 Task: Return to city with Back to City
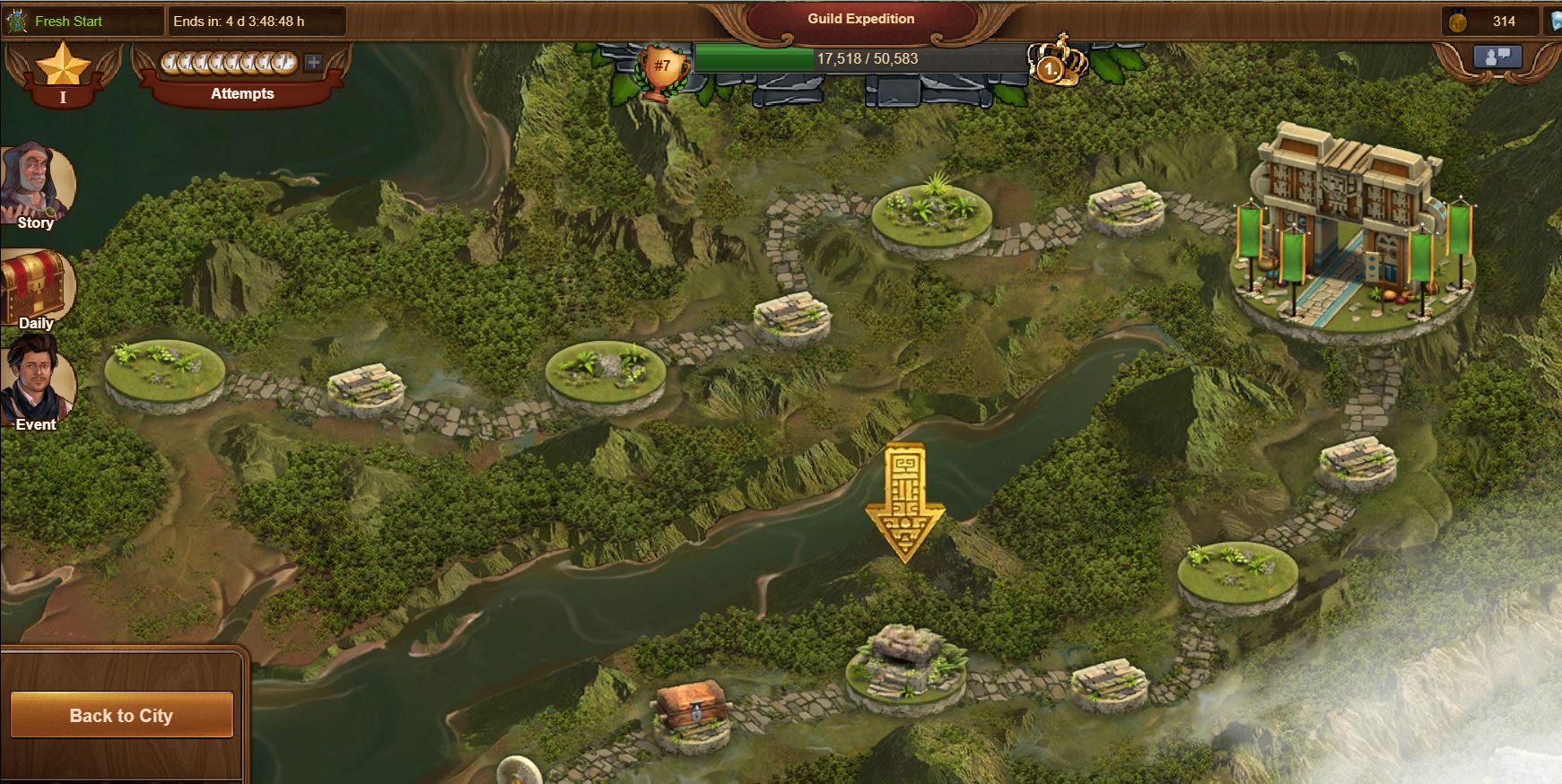point(121,715)
